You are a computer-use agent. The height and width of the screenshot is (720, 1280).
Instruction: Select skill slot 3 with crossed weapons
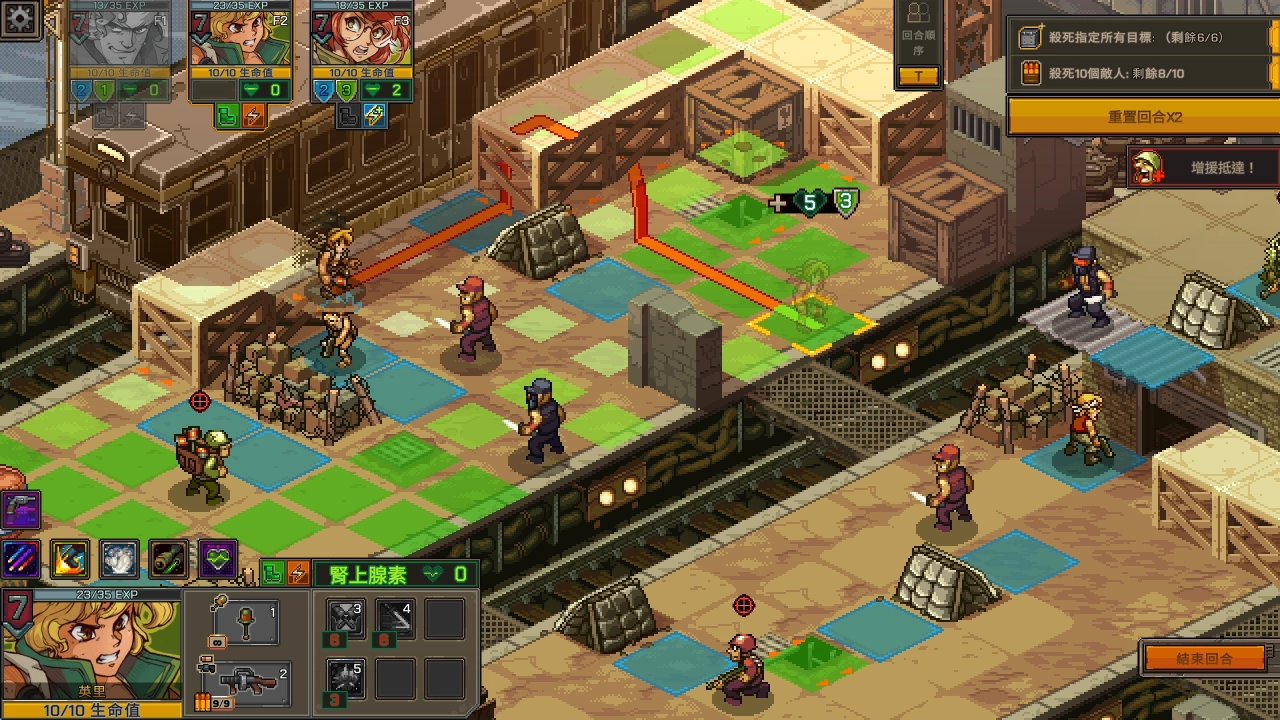click(346, 620)
